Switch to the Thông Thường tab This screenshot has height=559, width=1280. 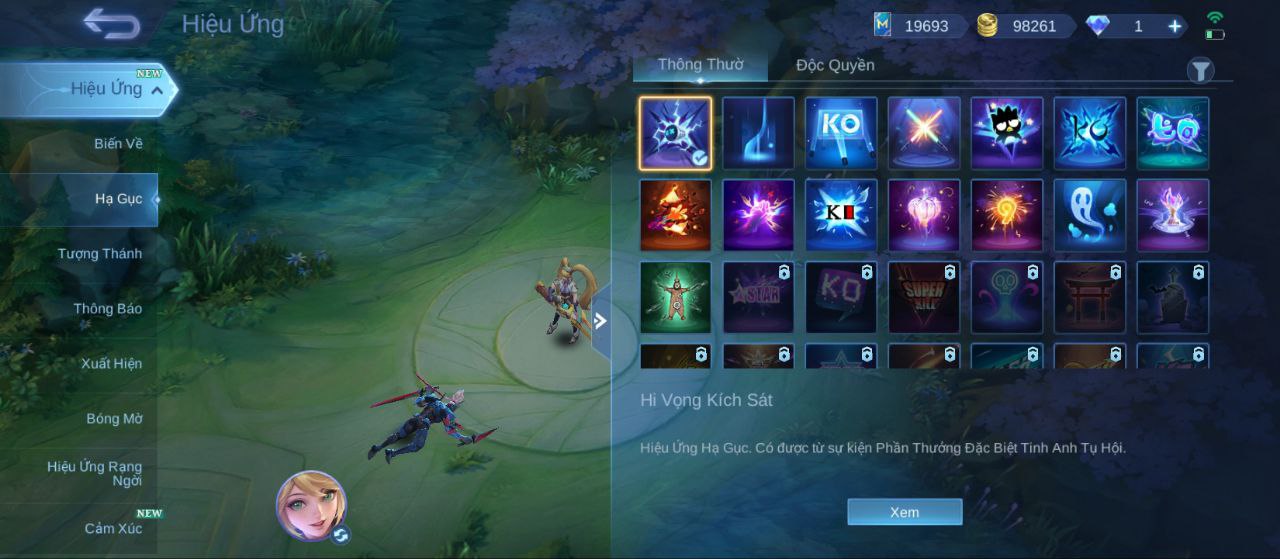[700, 65]
